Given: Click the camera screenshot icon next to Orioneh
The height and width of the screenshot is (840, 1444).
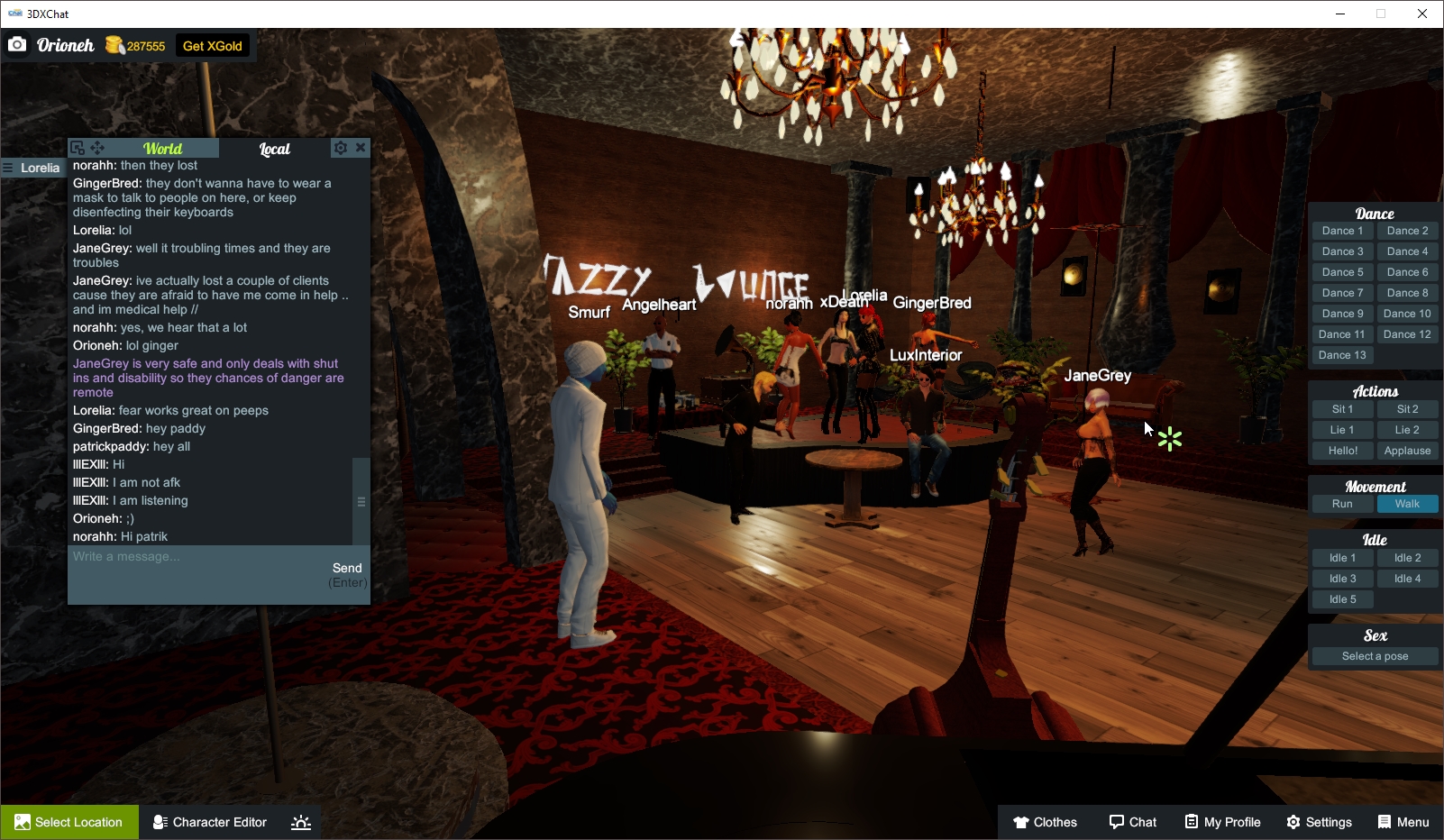Looking at the screenshot, I should point(17,43).
